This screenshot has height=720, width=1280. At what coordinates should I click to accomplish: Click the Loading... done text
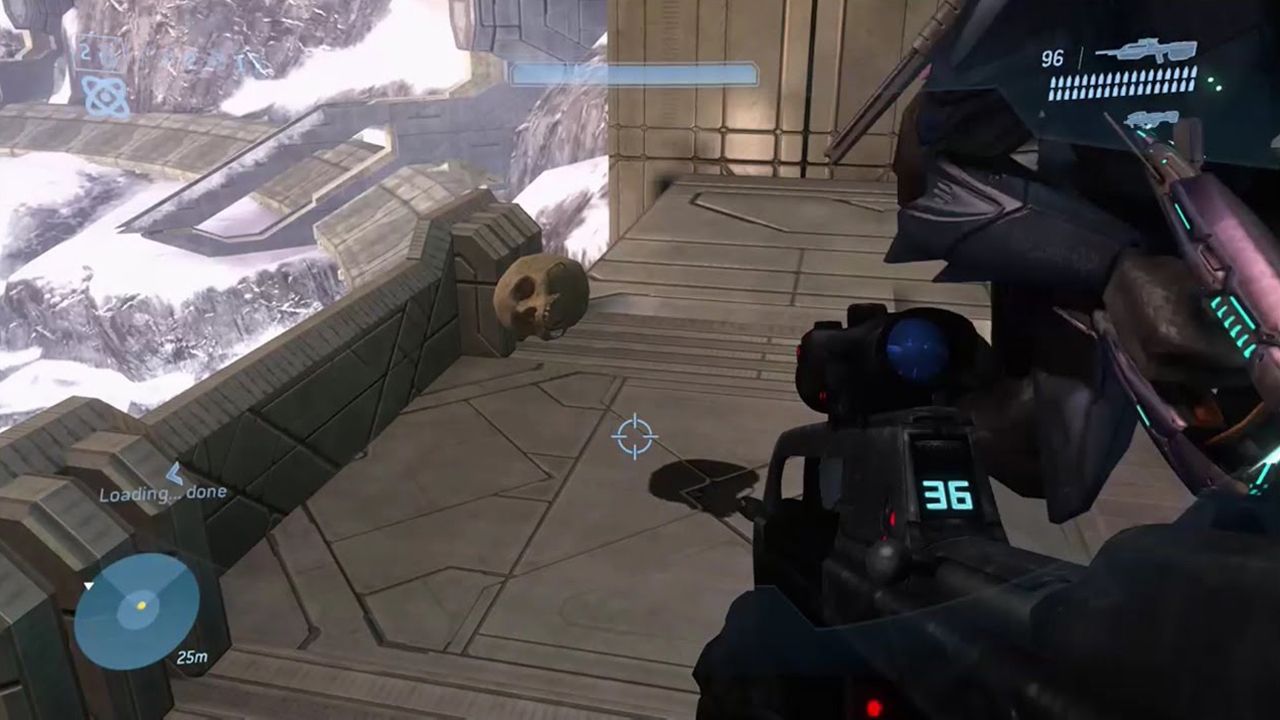coord(163,491)
